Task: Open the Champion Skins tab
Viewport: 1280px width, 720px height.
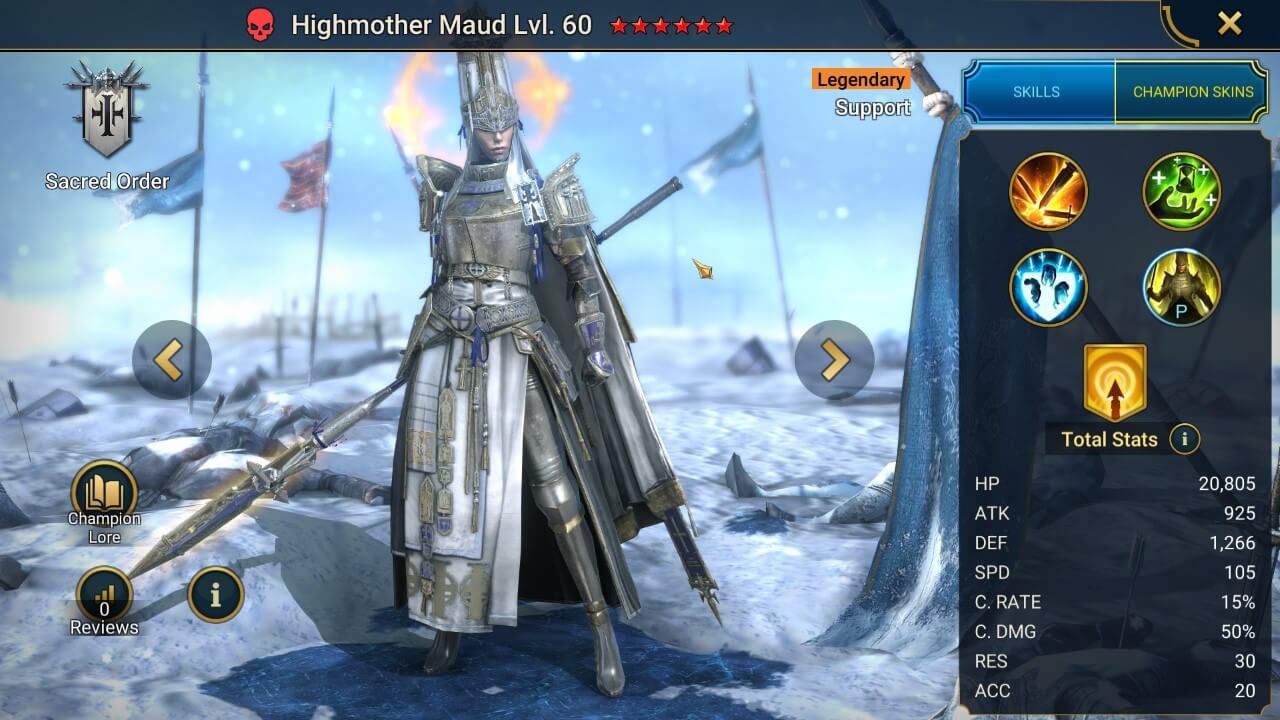Action: point(1193,91)
